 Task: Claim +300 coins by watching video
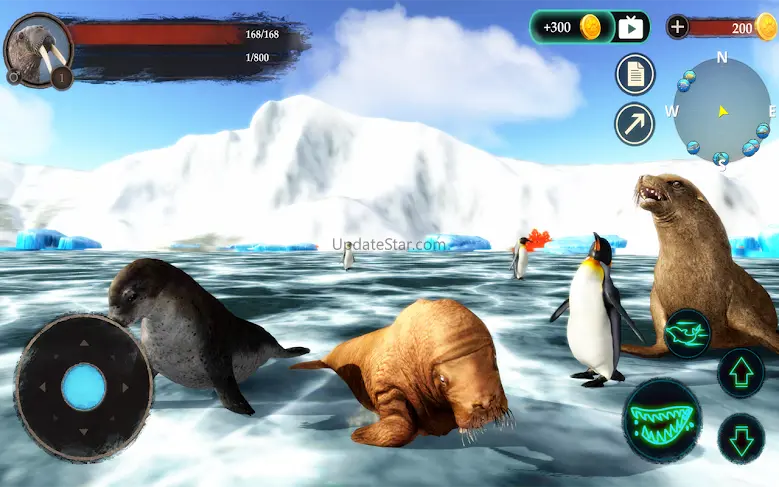[x=589, y=27]
